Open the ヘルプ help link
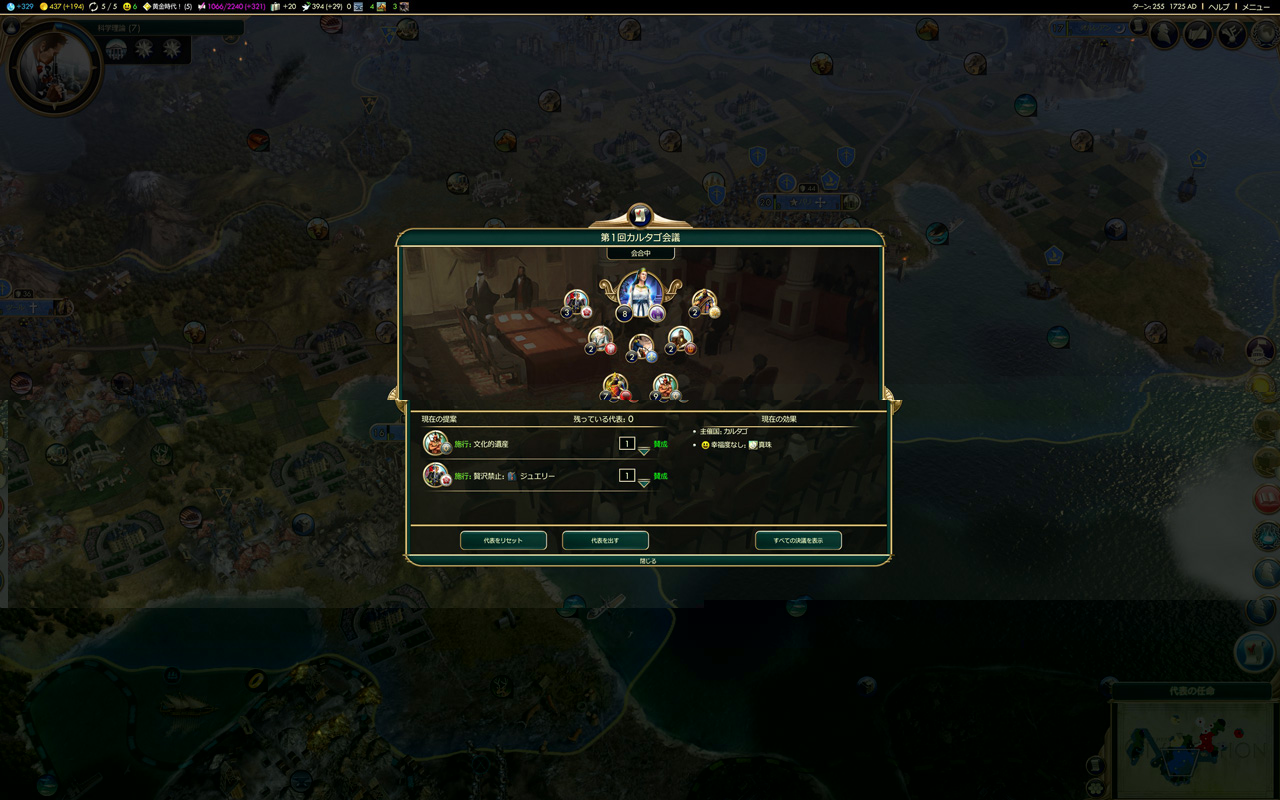This screenshot has height=800, width=1280. [x=1218, y=7]
